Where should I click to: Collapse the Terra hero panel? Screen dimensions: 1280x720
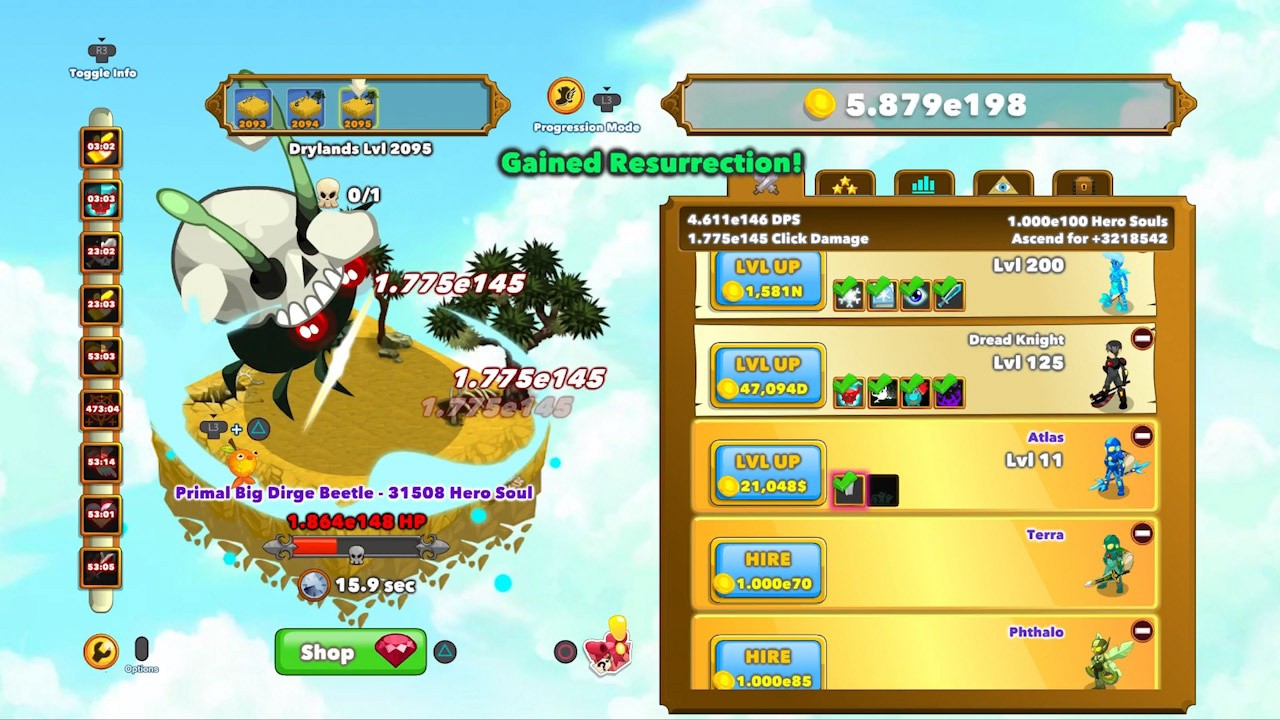pos(1141,534)
